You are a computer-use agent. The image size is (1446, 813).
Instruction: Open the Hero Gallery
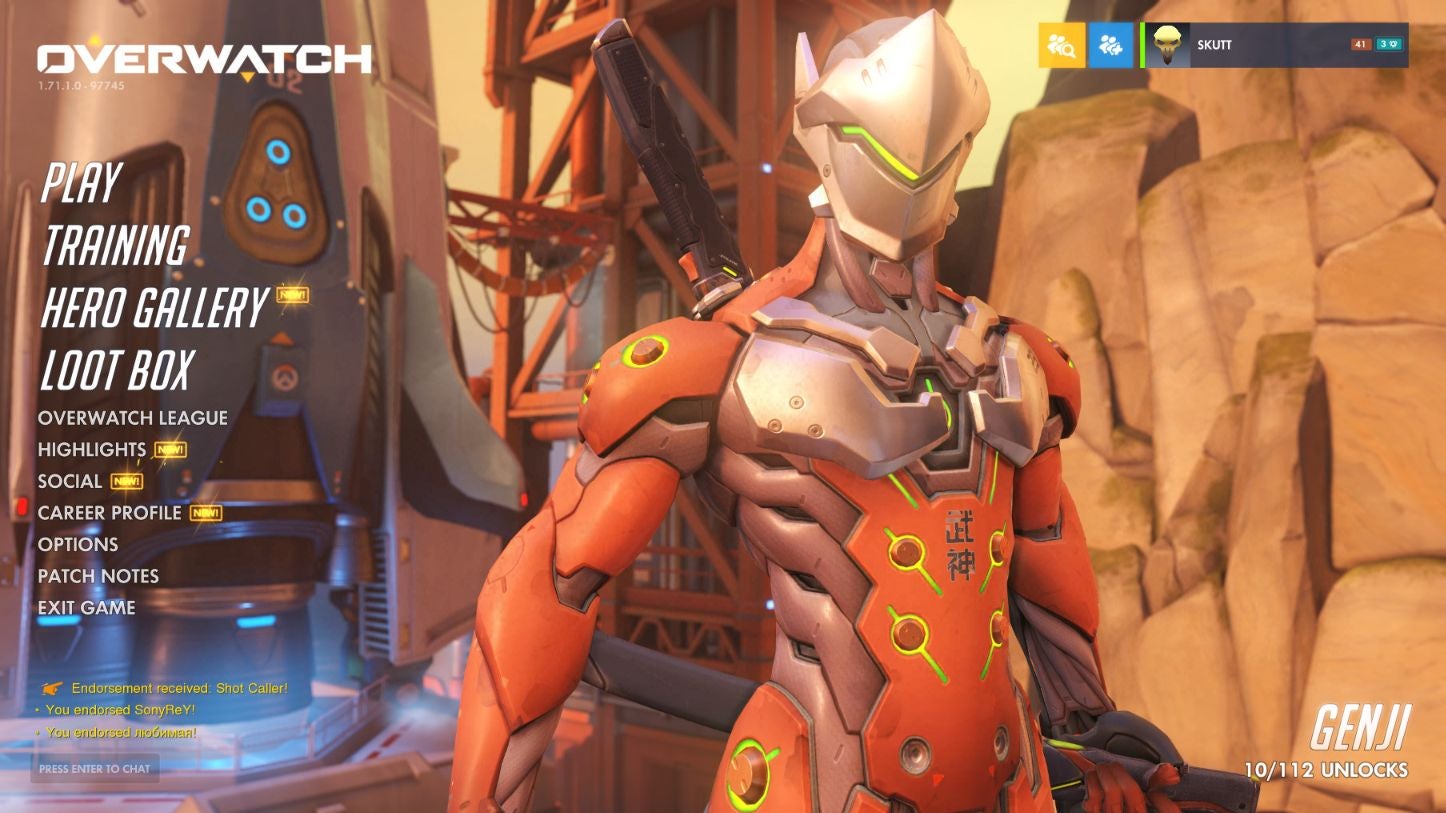pyautogui.click(x=154, y=308)
